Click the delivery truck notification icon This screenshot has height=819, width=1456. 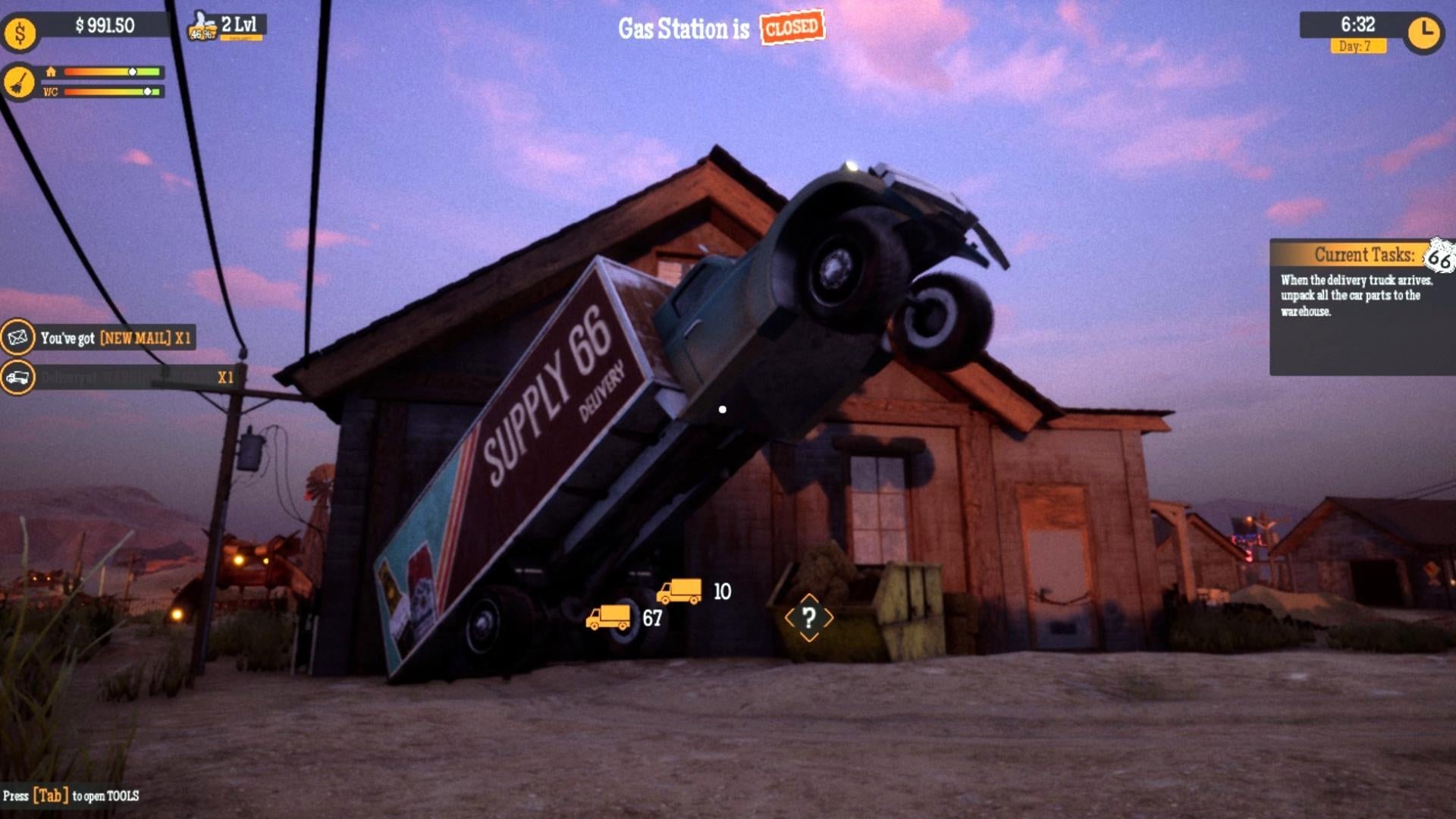[x=19, y=376]
